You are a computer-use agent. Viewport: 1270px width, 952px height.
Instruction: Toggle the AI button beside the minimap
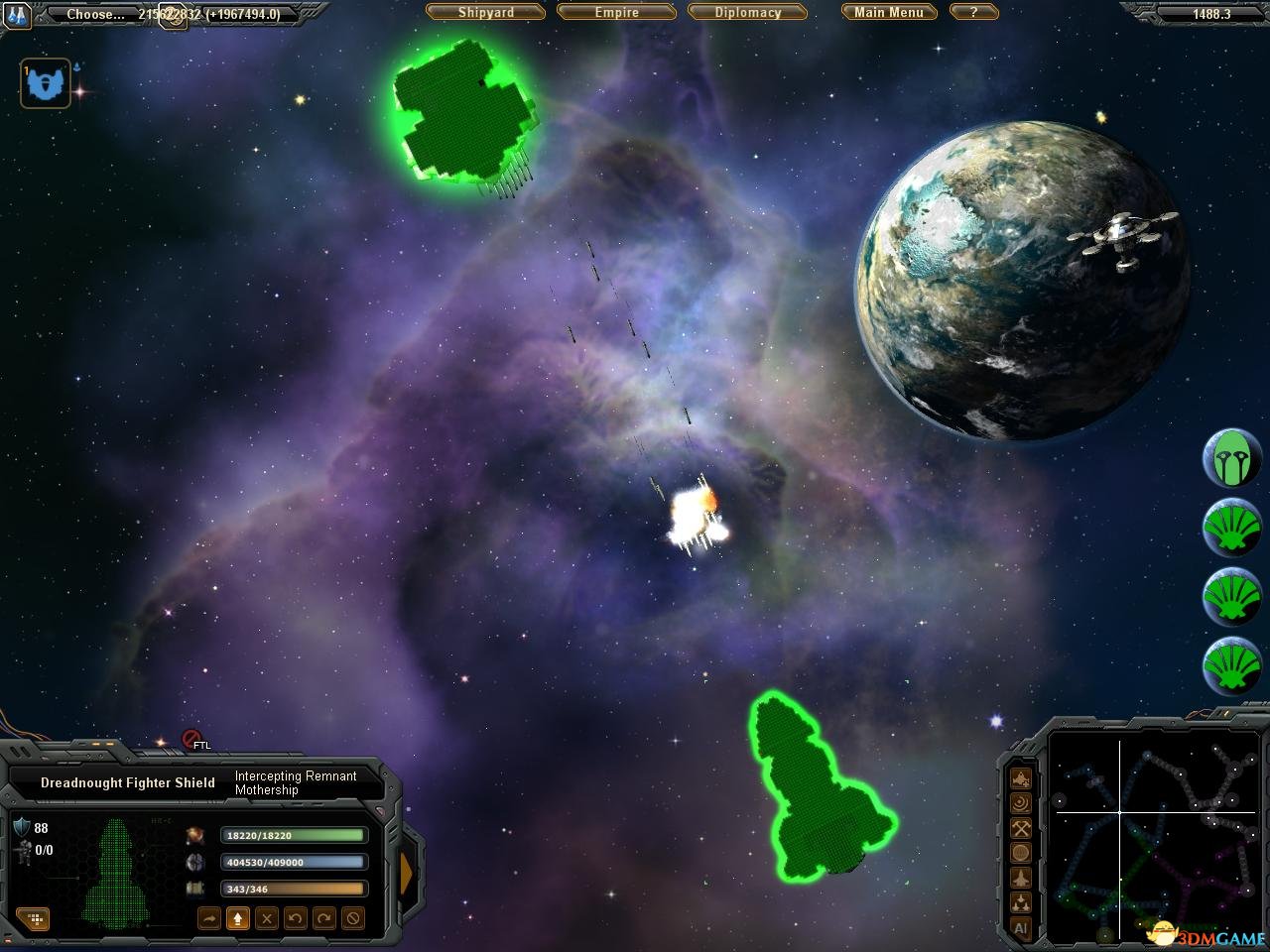click(x=1020, y=929)
